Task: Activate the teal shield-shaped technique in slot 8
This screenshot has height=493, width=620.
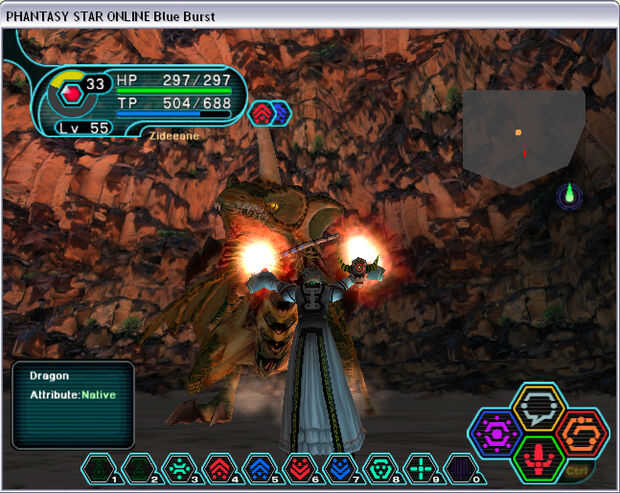Action: 381,468
